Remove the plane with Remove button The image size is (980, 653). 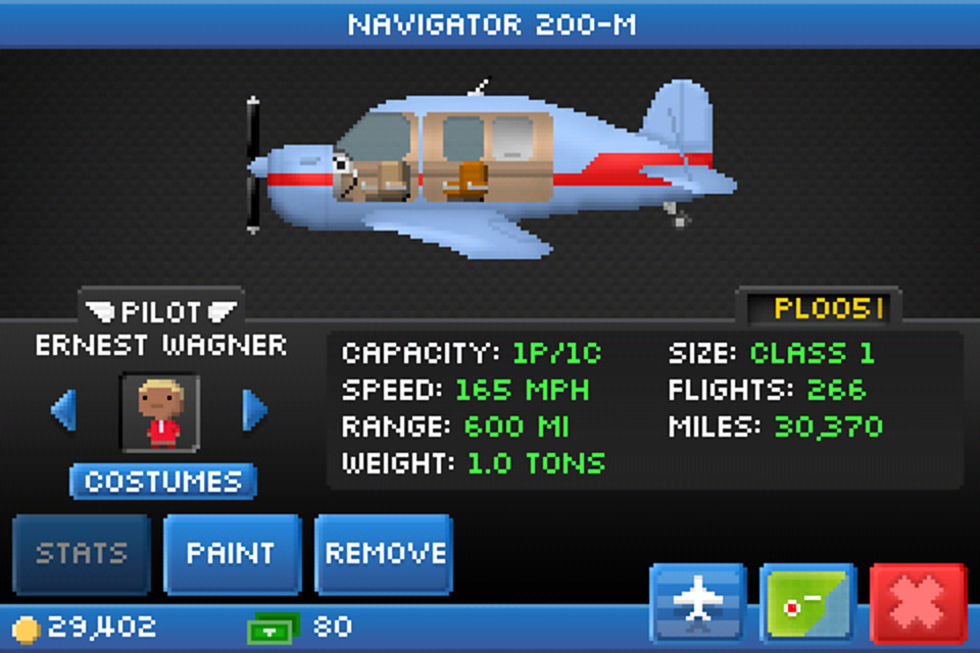[x=384, y=554]
